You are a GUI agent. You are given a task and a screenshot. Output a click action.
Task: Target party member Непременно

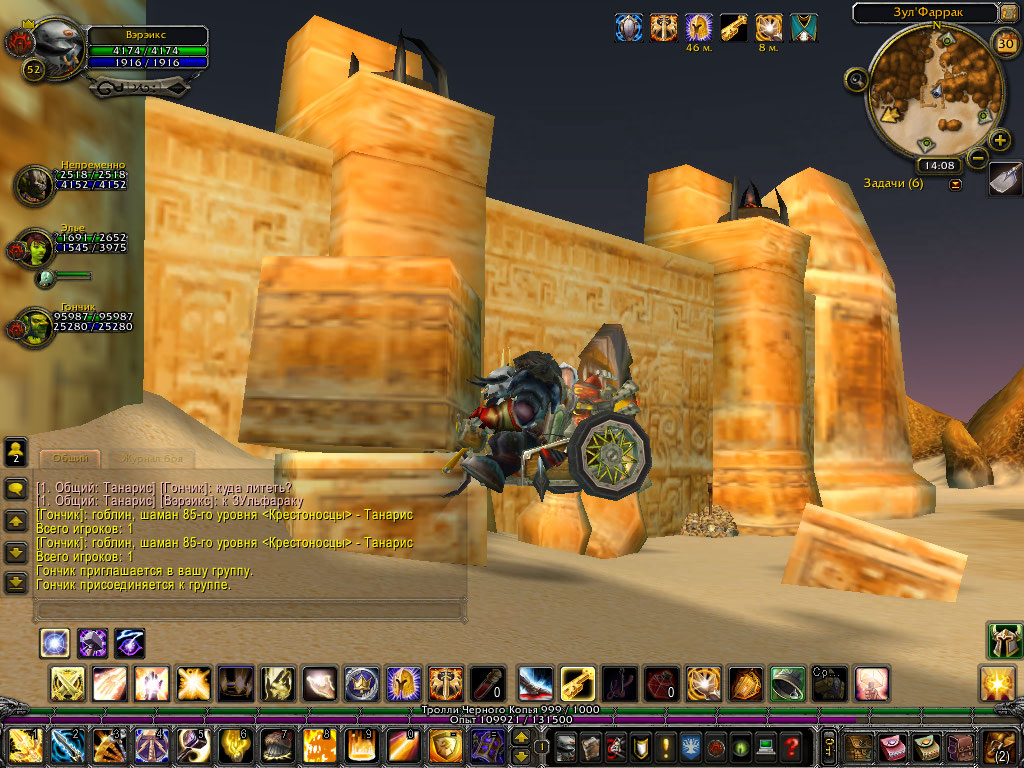tap(35, 185)
